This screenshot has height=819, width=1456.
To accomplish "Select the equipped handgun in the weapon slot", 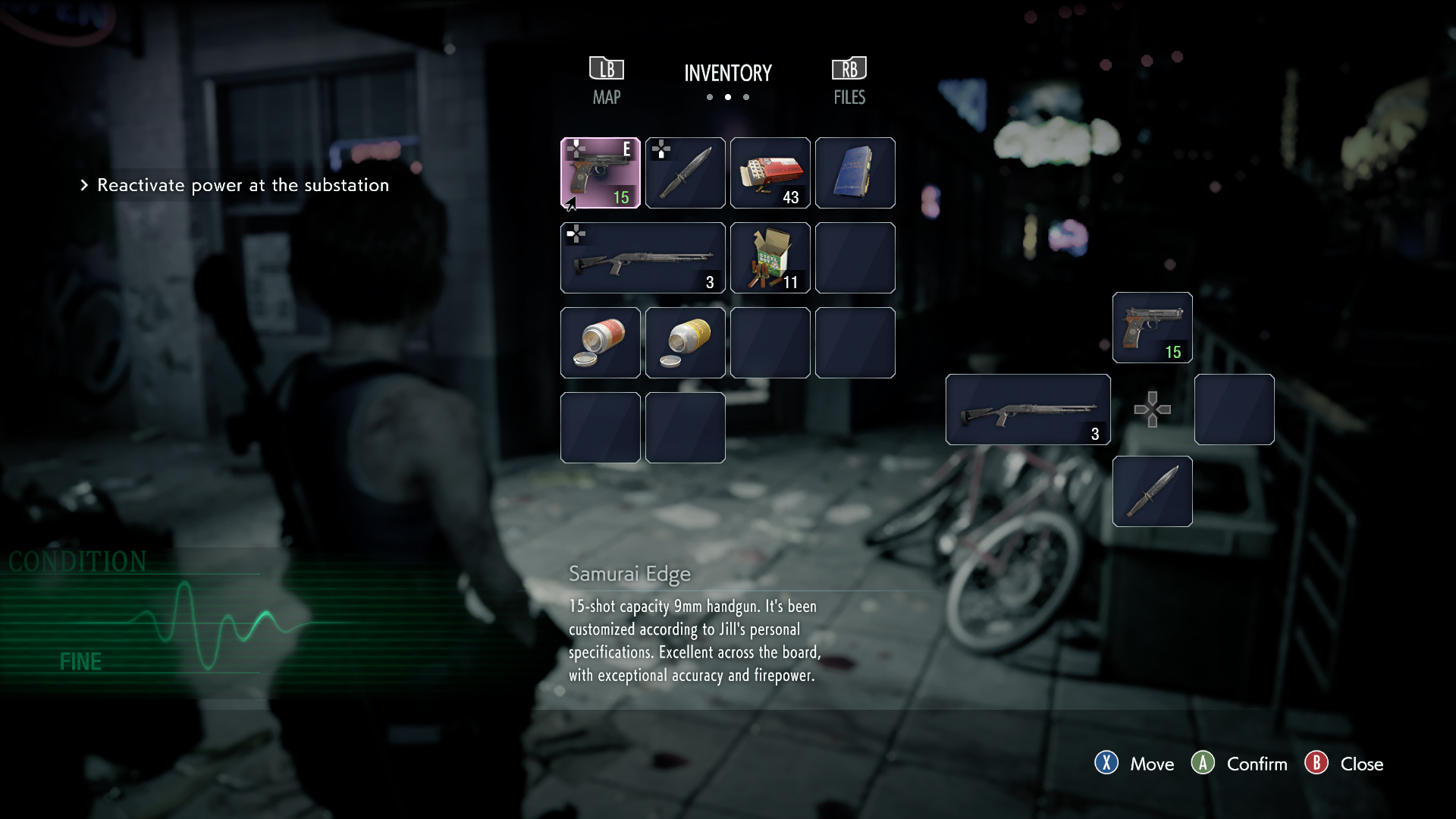I will click(1152, 328).
